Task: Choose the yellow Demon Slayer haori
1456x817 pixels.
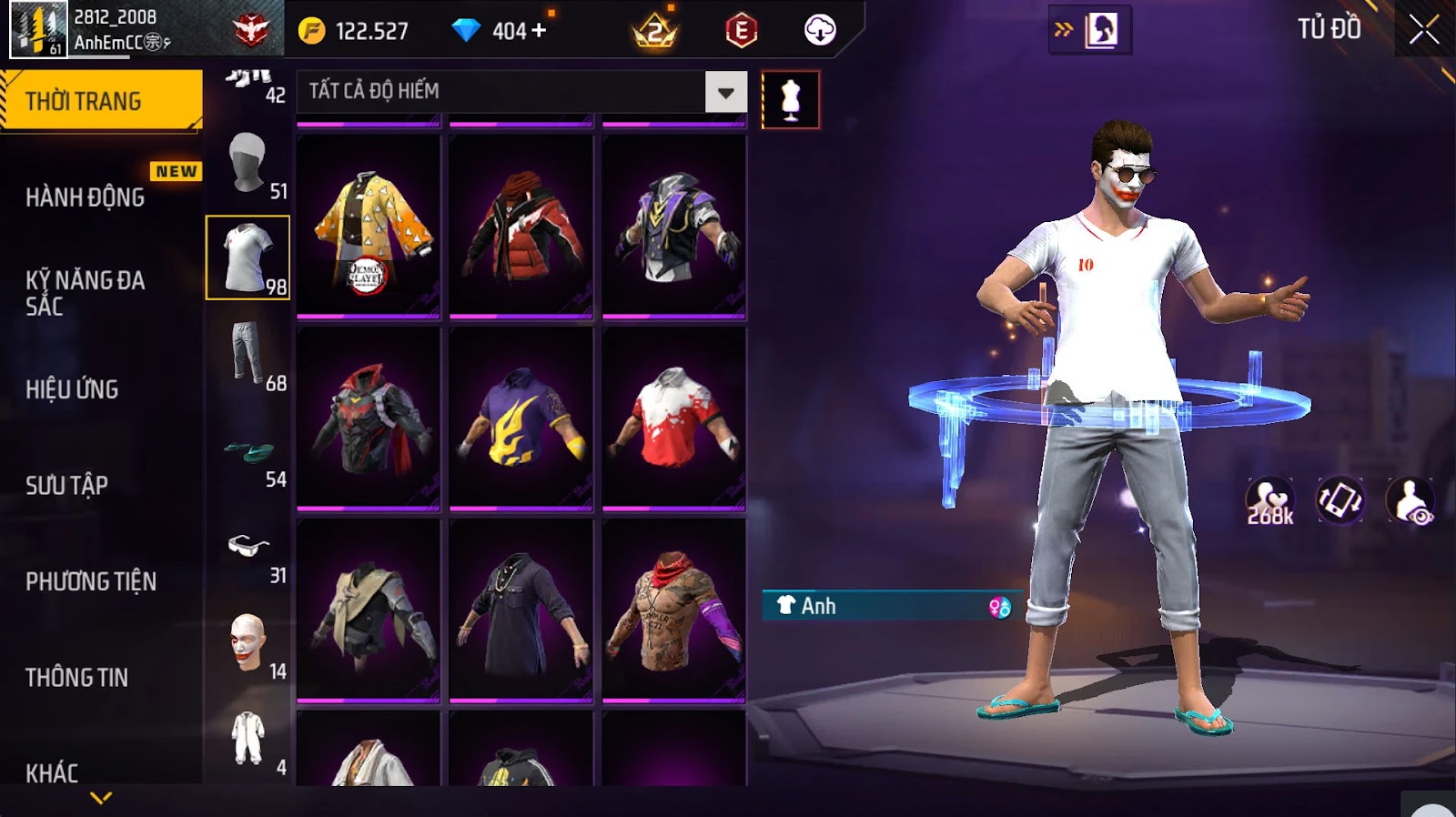Action: 369,226
